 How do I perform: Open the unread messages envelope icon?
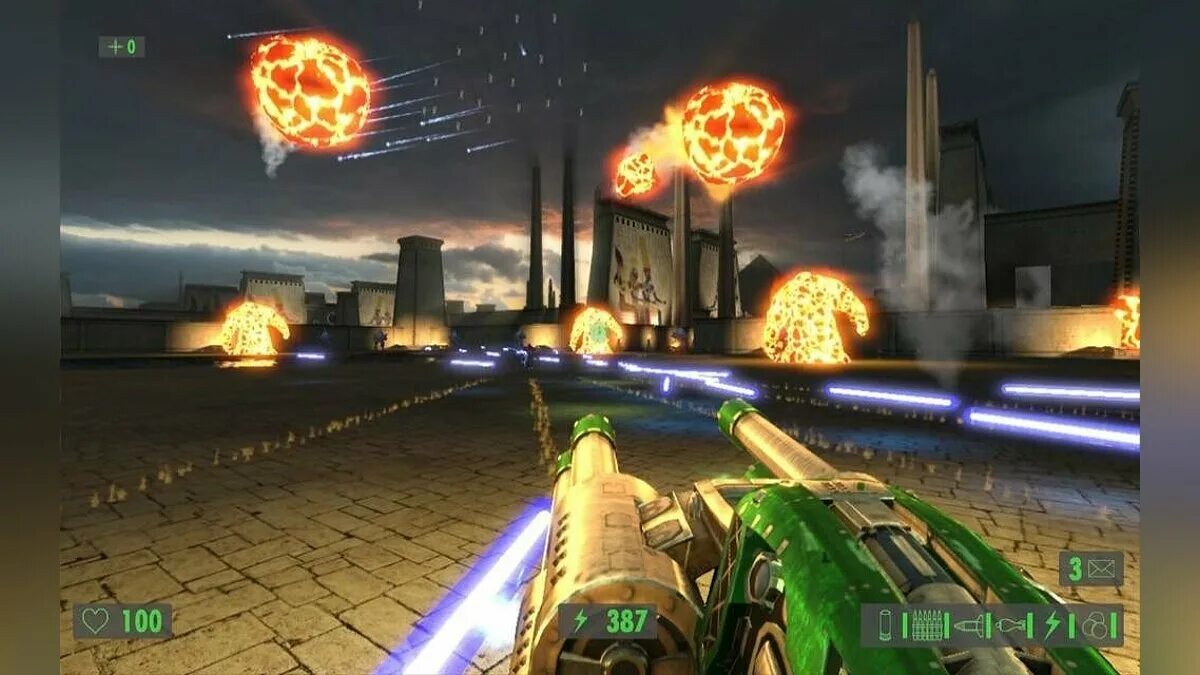(1100, 569)
